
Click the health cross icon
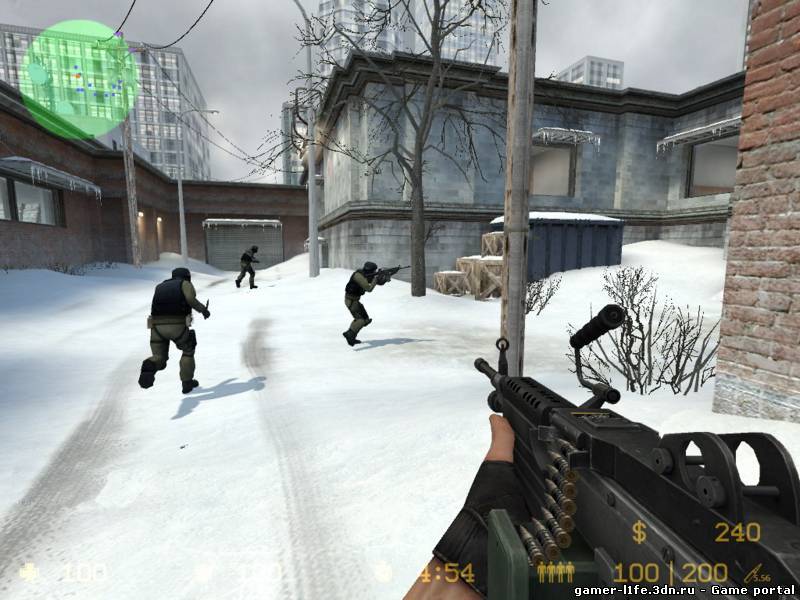click(29, 573)
